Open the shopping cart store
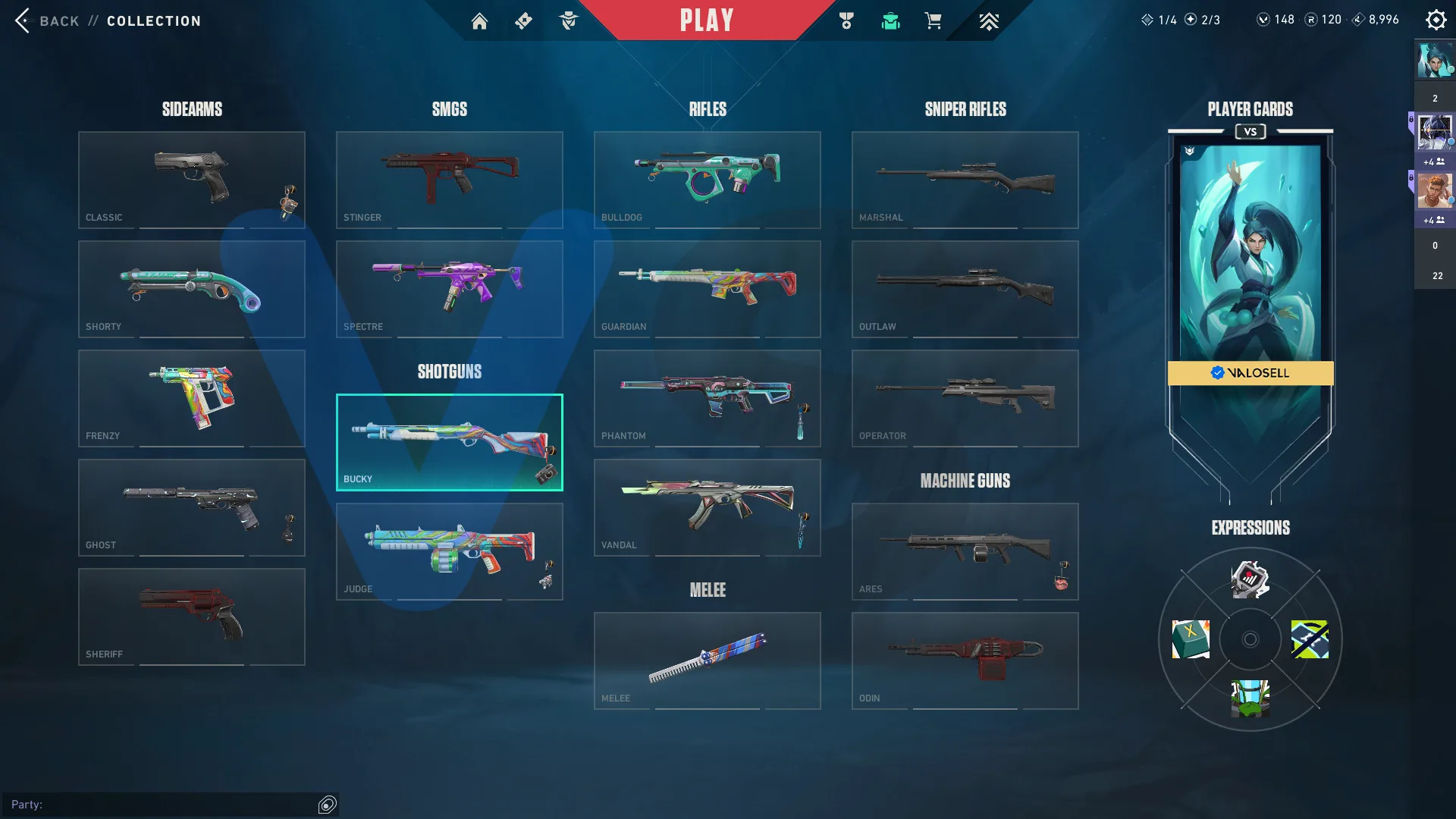 pyautogui.click(x=933, y=21)
